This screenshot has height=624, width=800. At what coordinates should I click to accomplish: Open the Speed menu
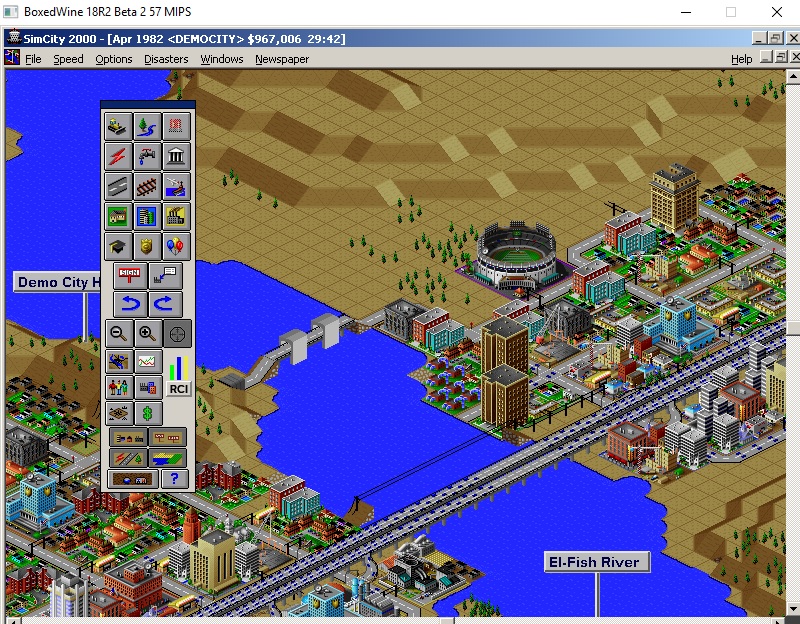point(68,59)
